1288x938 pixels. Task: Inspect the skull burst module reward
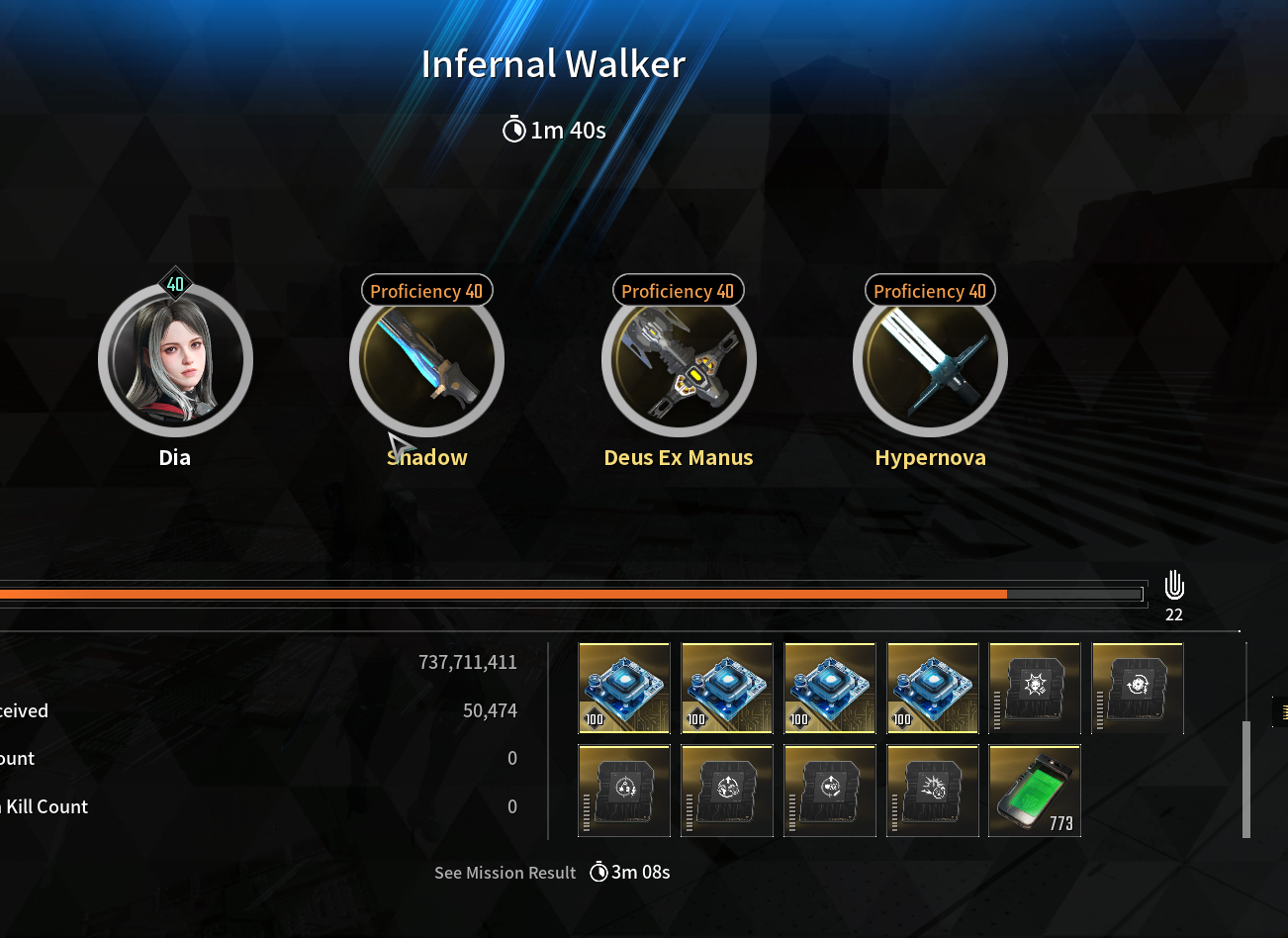point(1035,688)
